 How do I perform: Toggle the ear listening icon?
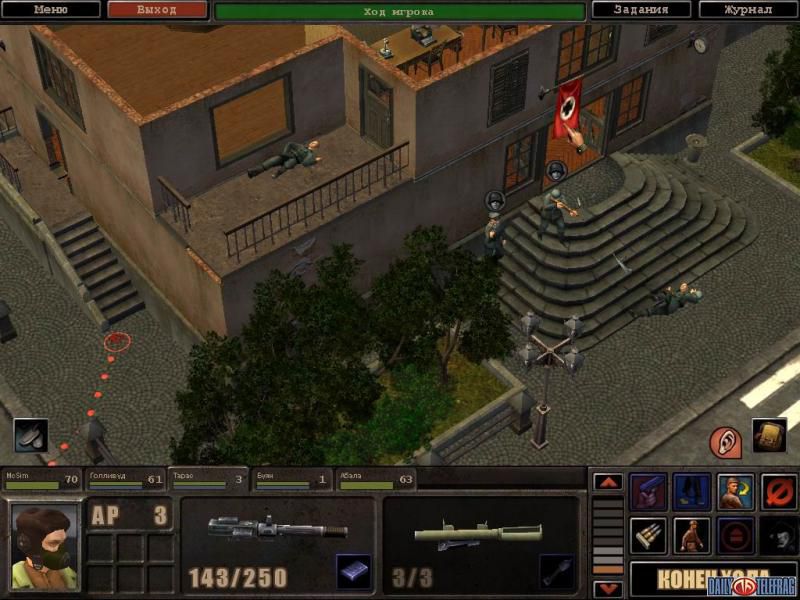pos(725,440)
